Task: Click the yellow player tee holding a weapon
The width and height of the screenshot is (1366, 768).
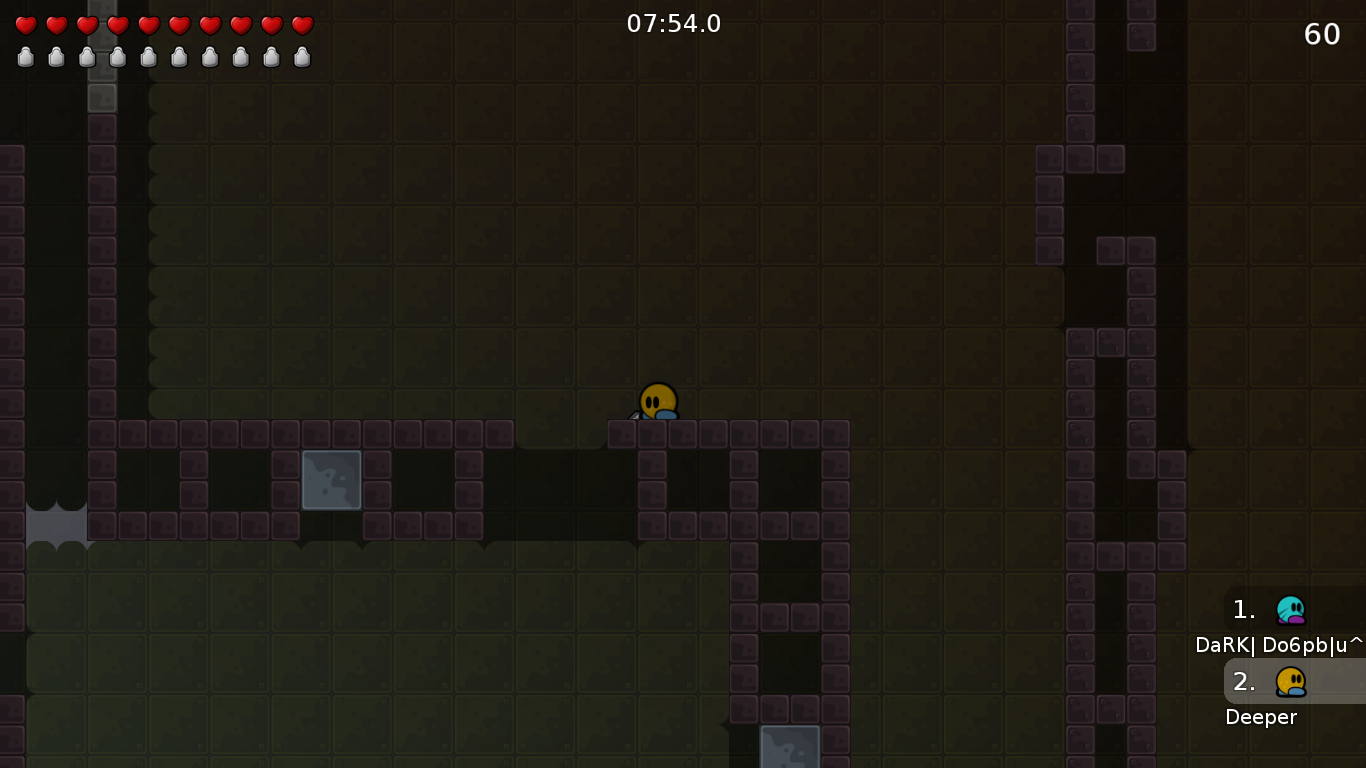Action: tap(659, 399)
